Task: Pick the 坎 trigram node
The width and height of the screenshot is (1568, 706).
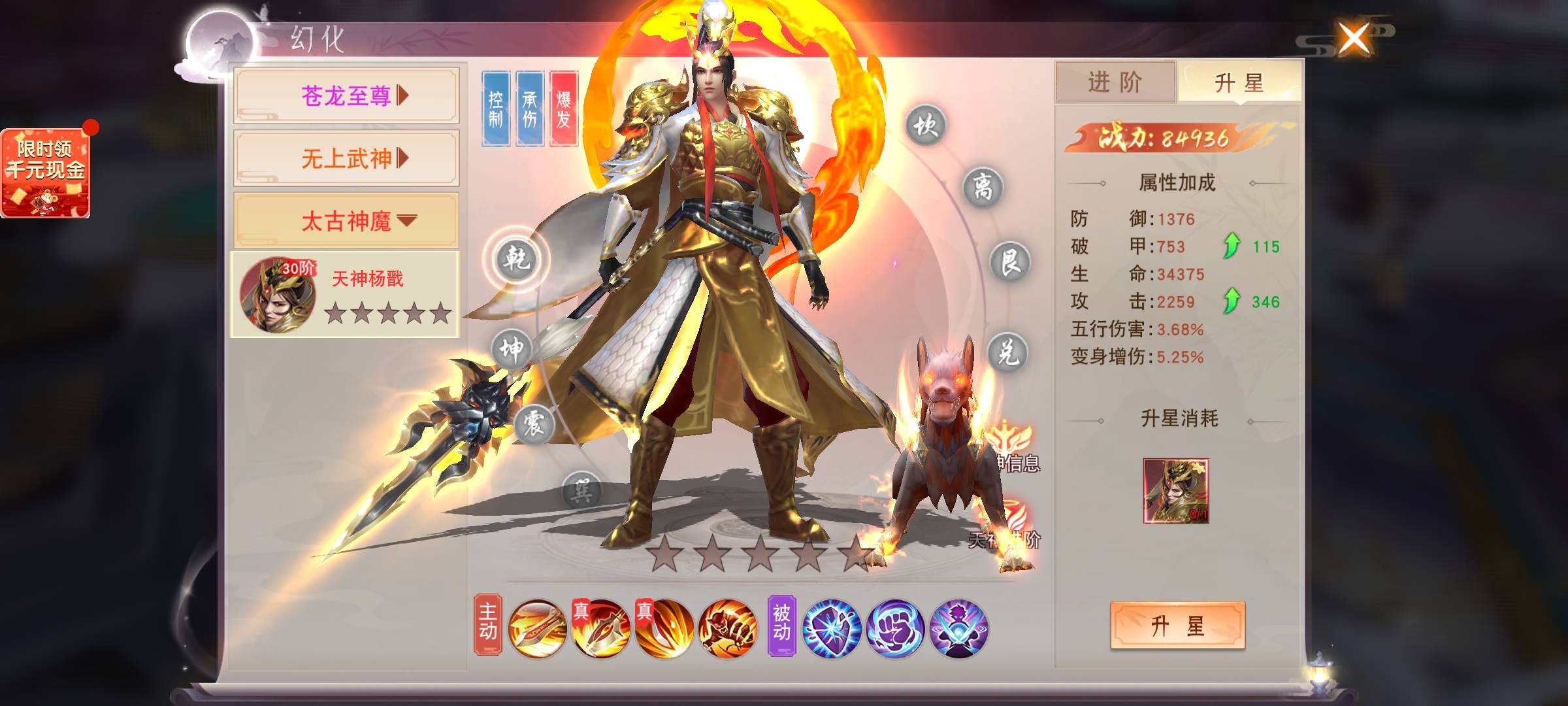Action: pos(925,124)
